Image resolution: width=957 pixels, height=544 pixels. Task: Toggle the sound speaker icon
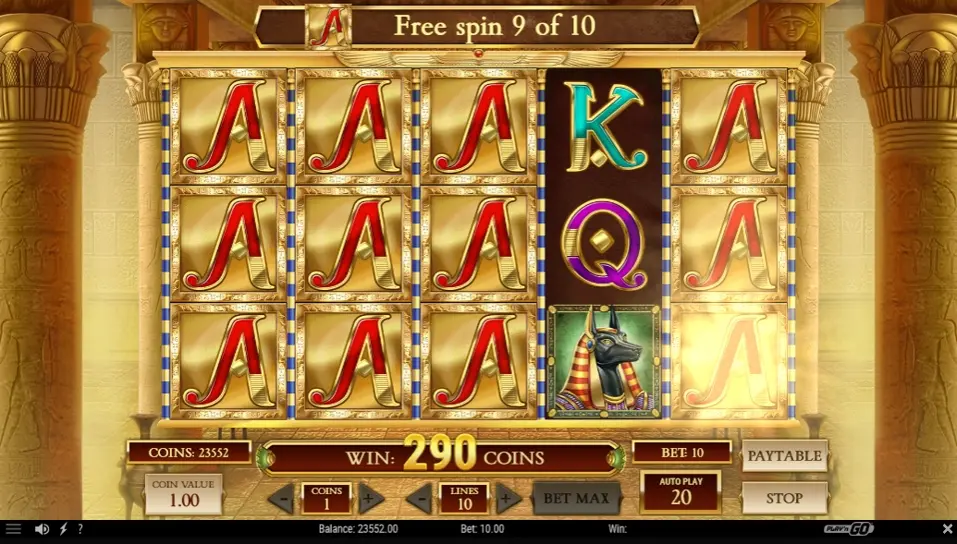(42, 529)
